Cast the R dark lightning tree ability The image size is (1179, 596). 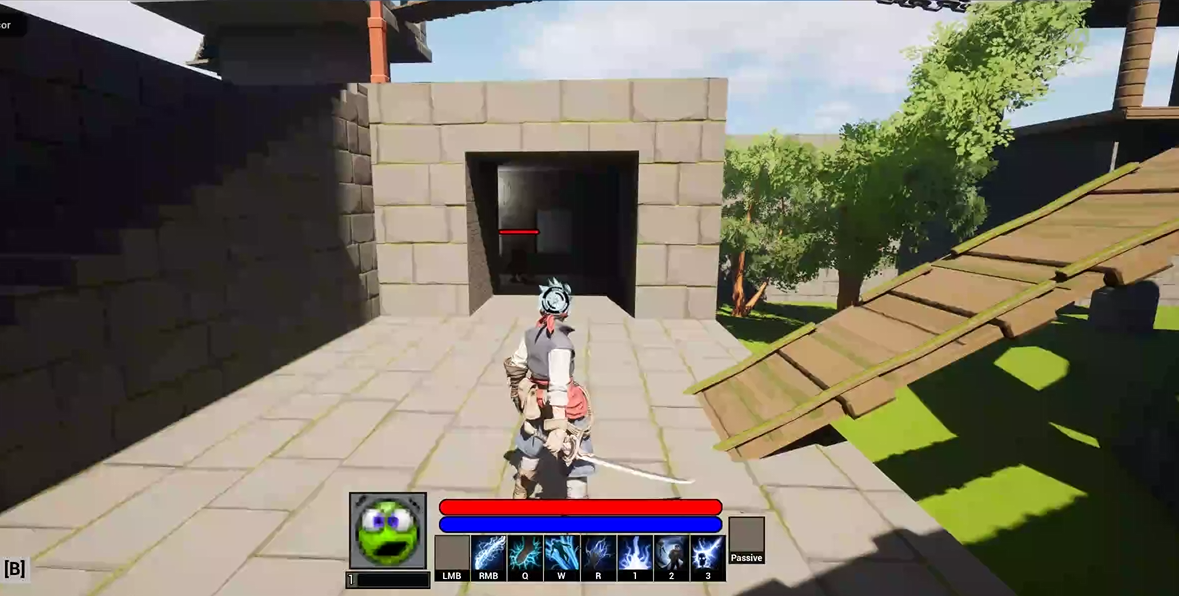tap(598, 555)
